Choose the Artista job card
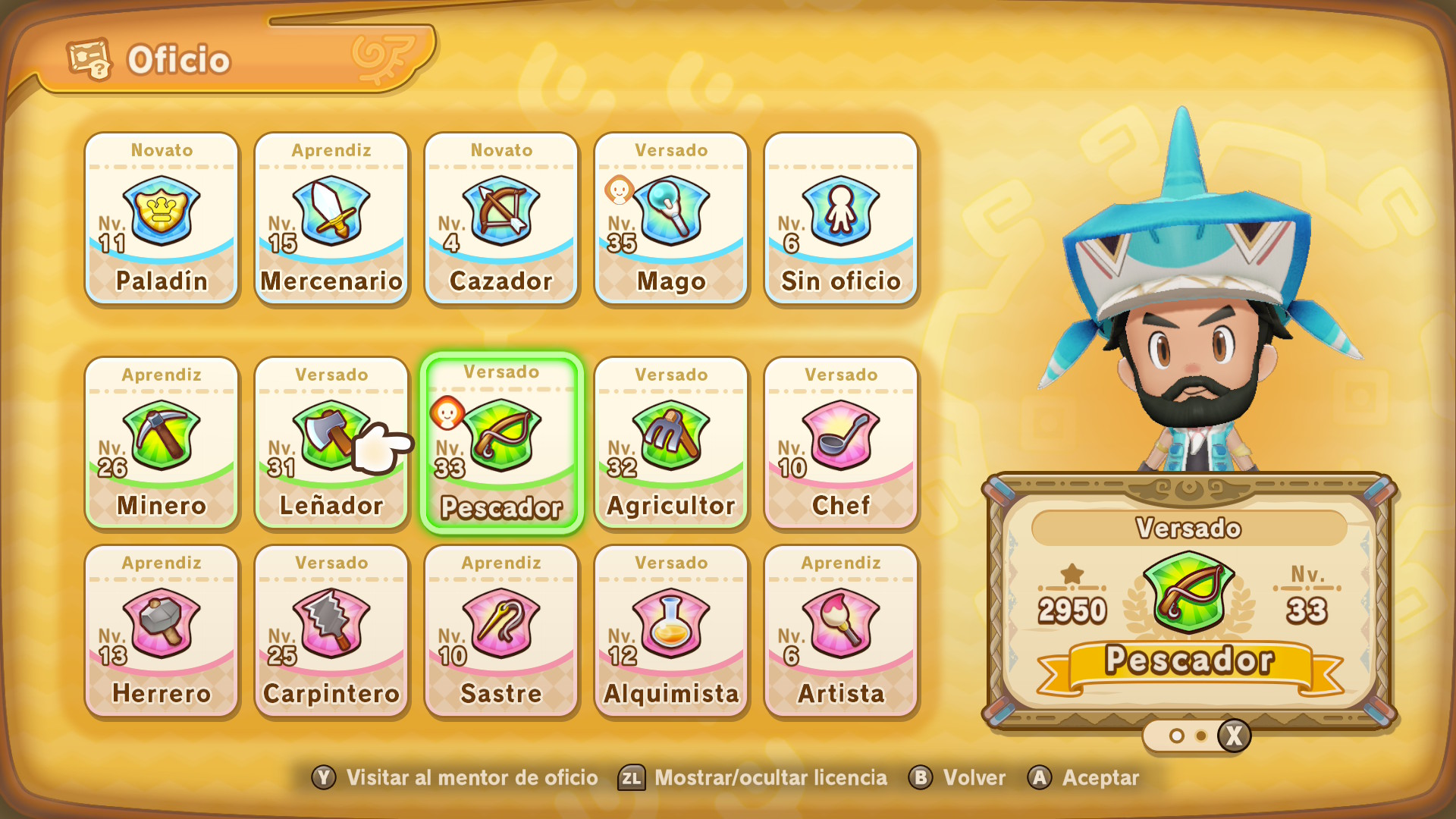The height and width of the screenshot is (819, 1456). (x=841, y=631)
